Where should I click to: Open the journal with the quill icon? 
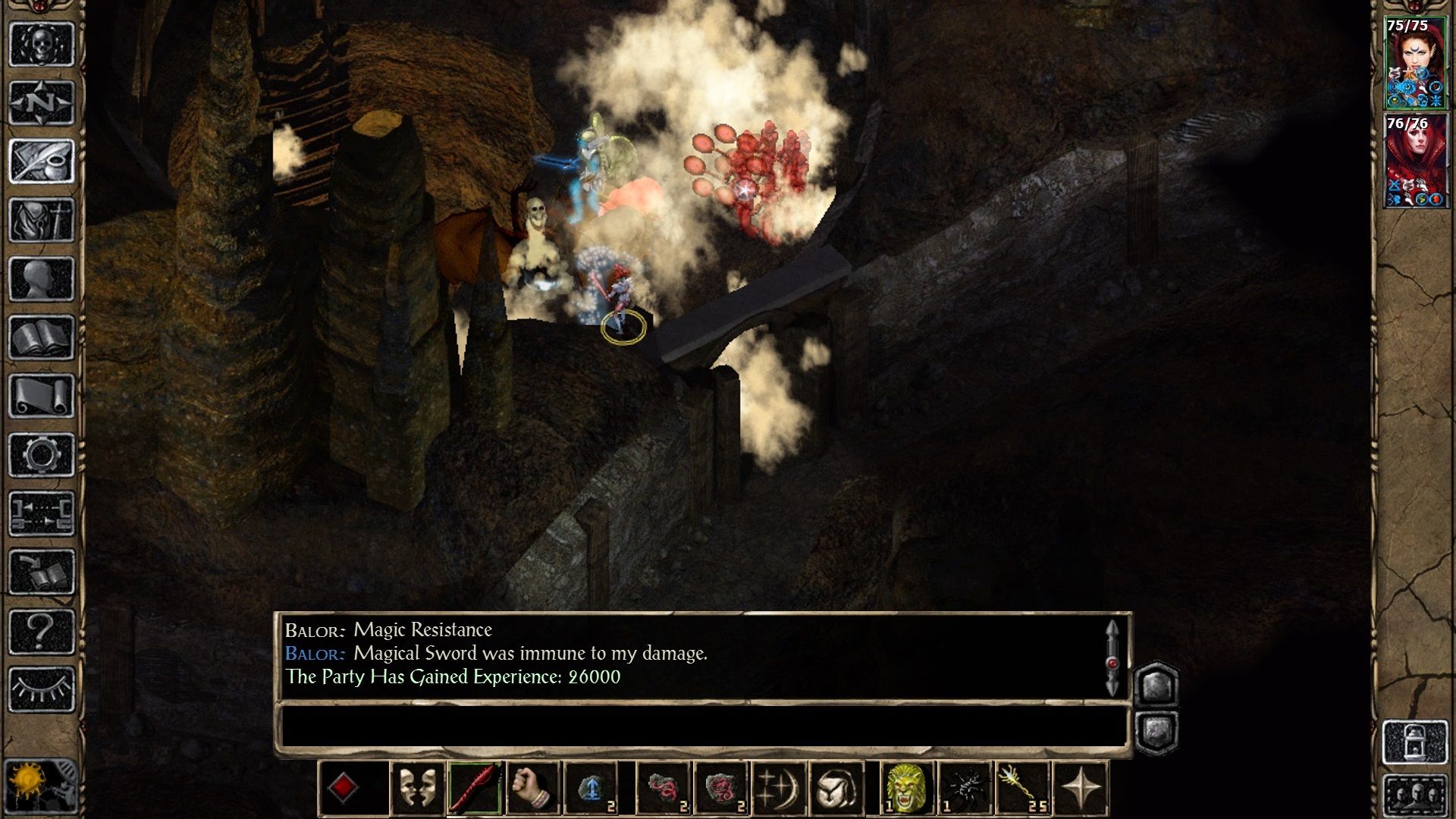tap(42, 161)
